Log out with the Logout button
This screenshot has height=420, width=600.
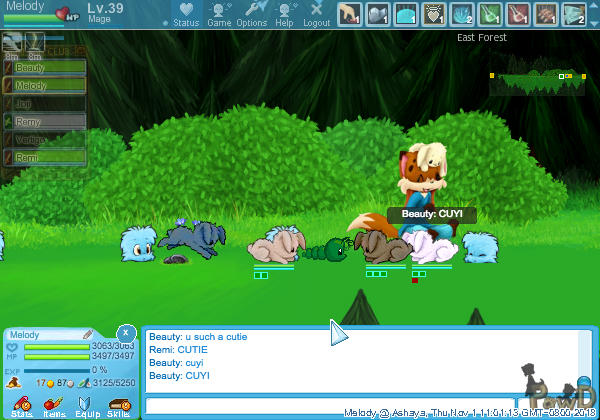pyautogui.click(x=316, y=14)
